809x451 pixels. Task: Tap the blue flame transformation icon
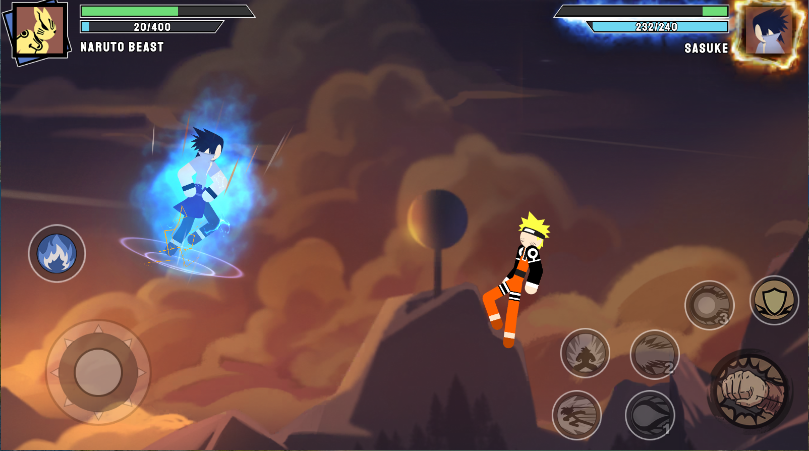tap(57, 253)
